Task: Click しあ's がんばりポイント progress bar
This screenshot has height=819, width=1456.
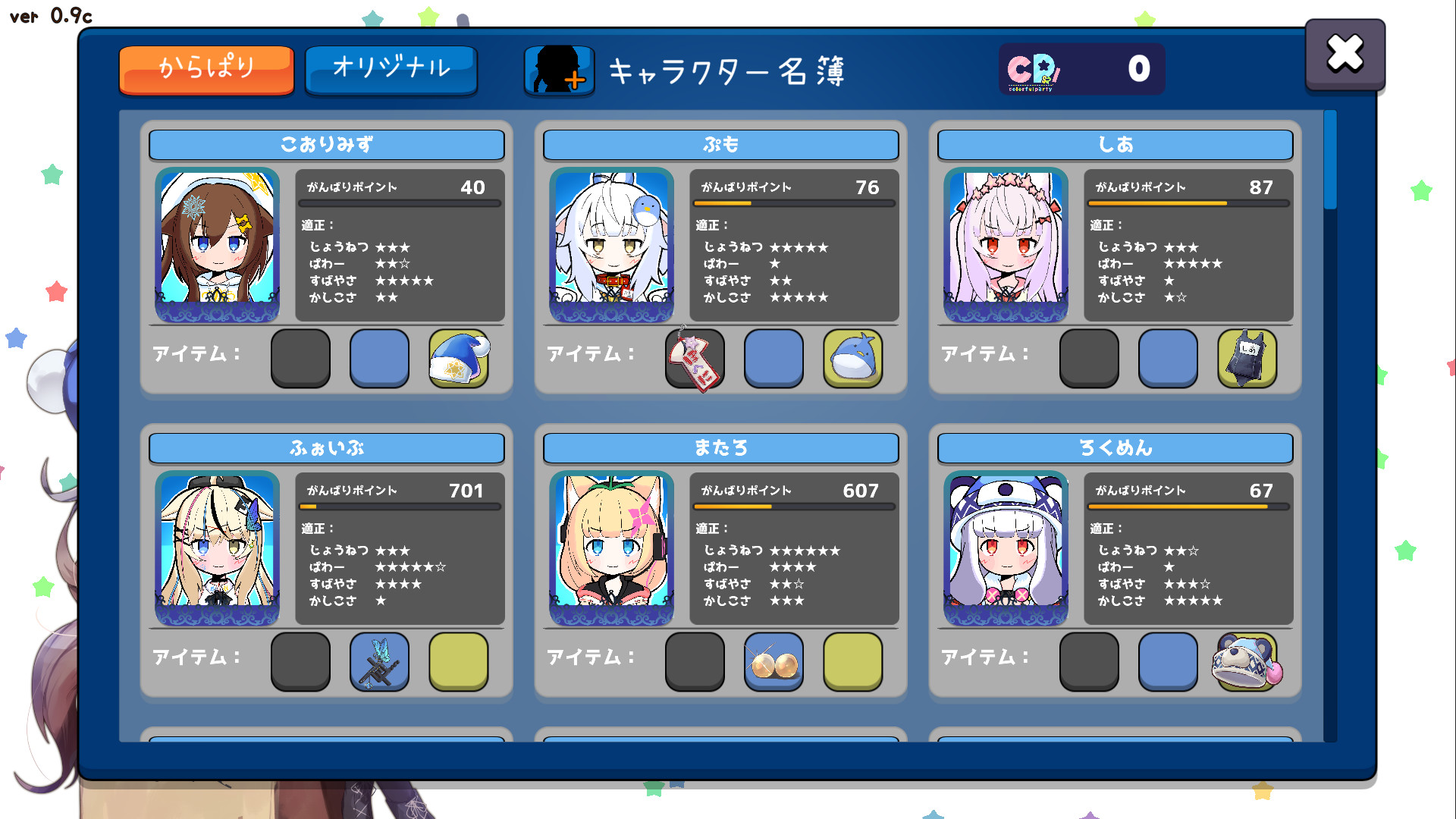Action: coord(1188,202)
